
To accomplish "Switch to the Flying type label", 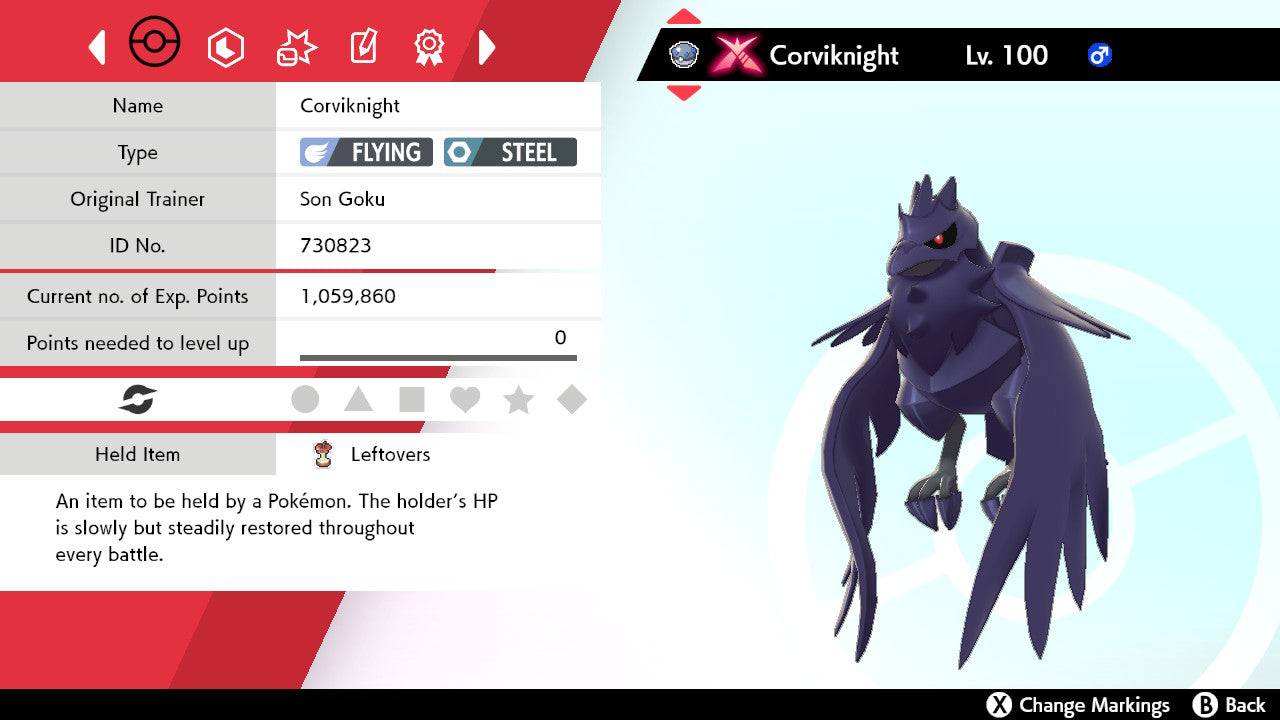I will tap(364, 152).
